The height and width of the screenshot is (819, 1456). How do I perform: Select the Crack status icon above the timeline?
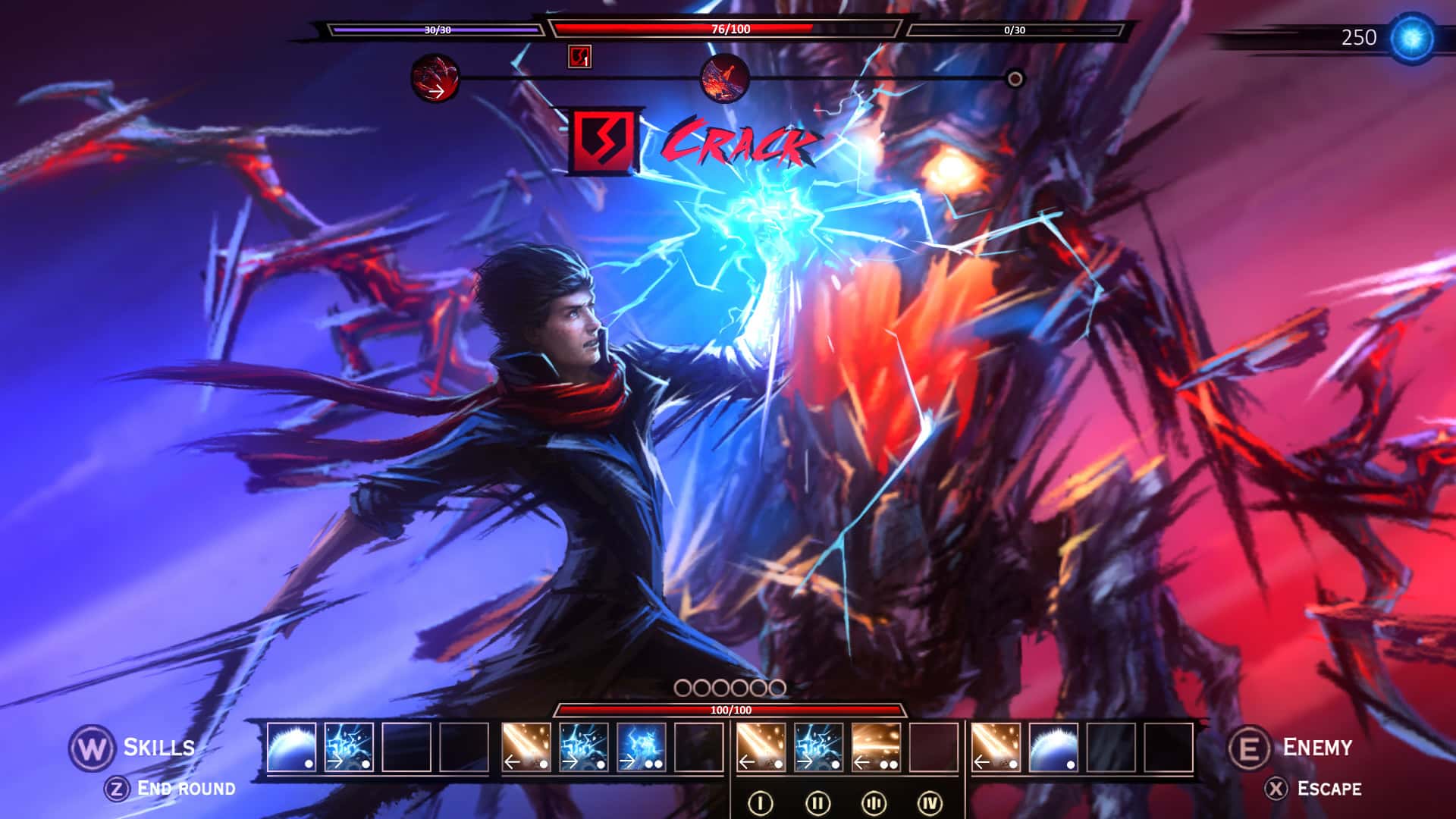coord(579,56)
